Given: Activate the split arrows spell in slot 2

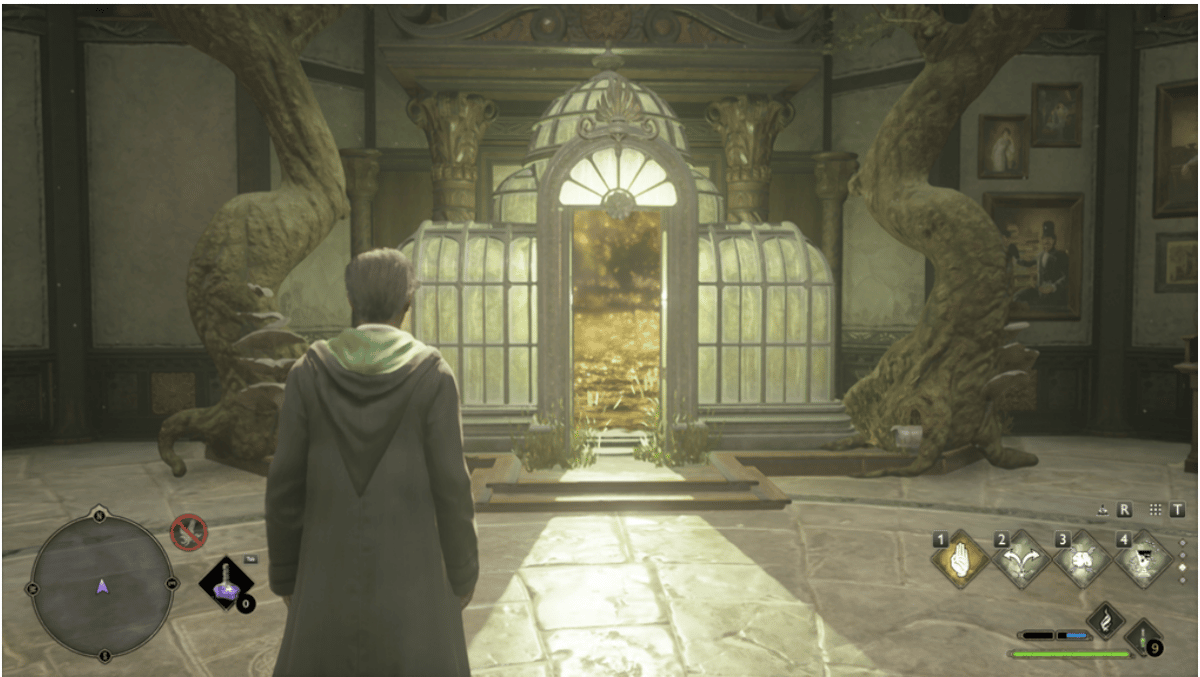Looking at the screenshot, I should (1021, 560).
